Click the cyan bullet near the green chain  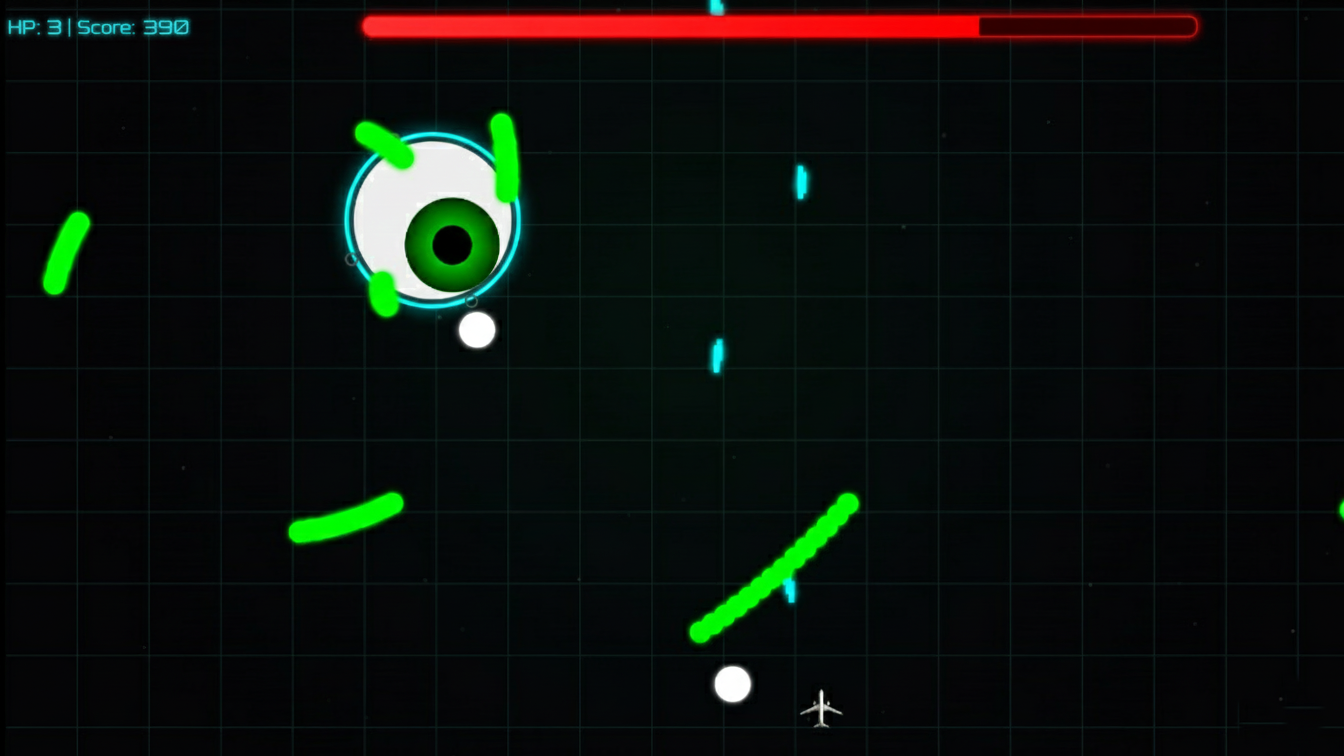click(x=790, y=590)
